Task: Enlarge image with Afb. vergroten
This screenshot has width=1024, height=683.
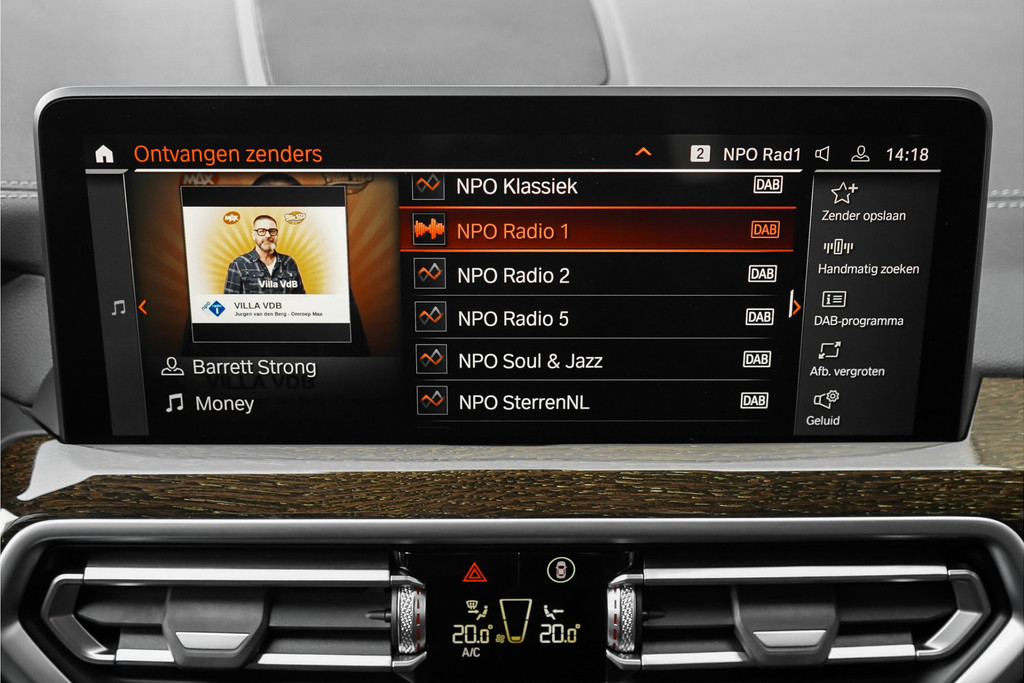Action: pyautogui.click(x=846, y=360)
